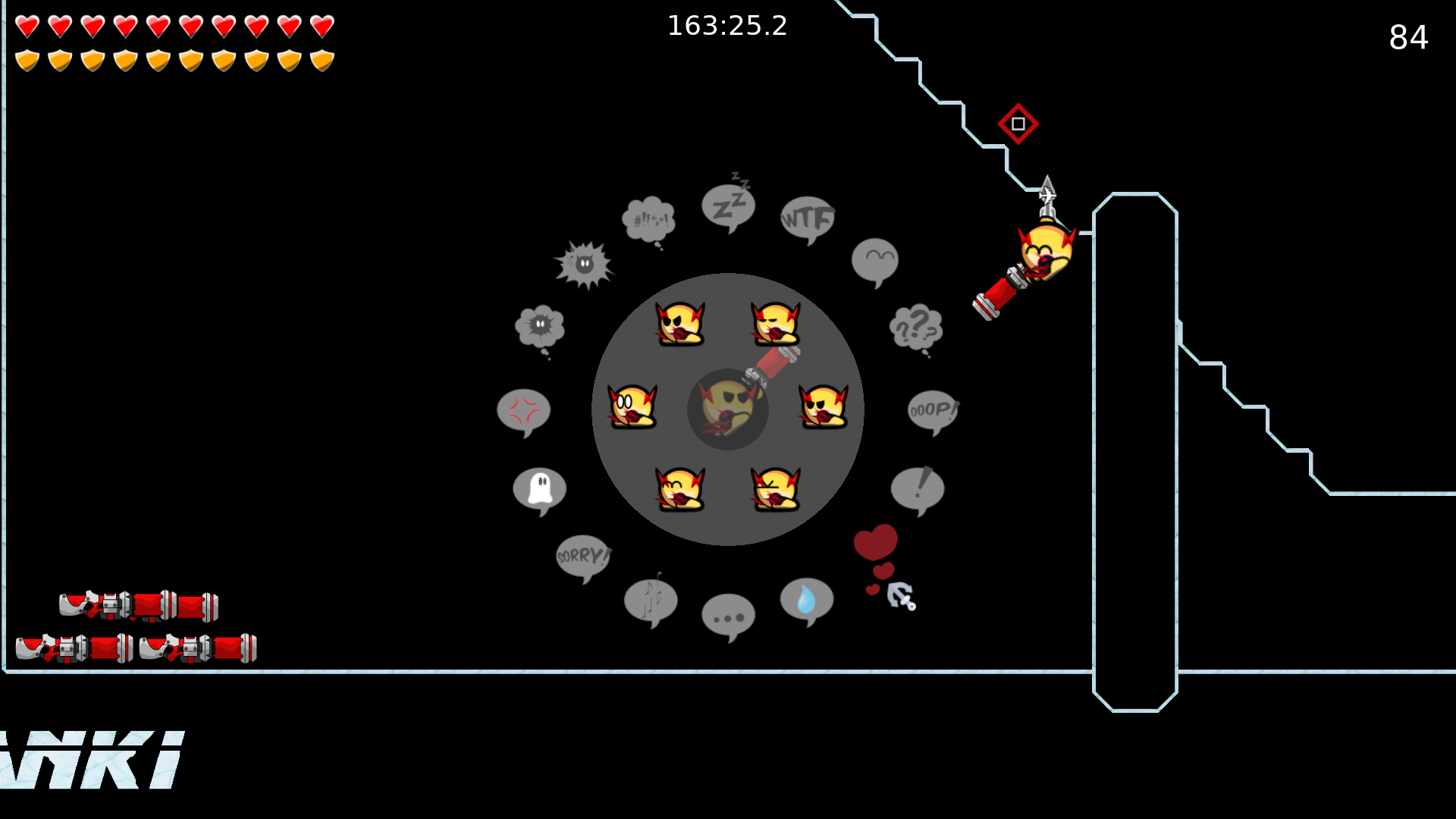Select the question marks thought bubble
This screenshot has width=1456, height=819.
point(916,328)
